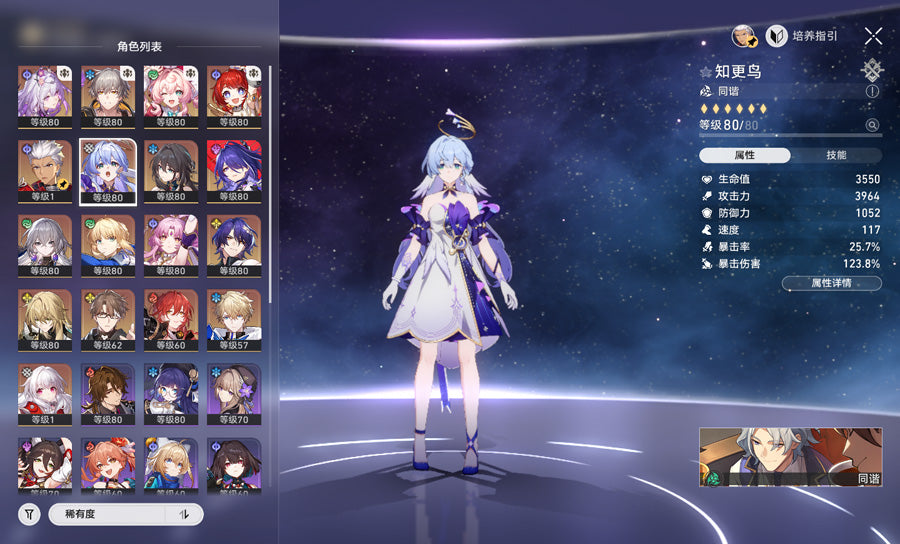Click the ornate emblem beside 知更鸟's name
Screen dimensions: 900x544
point(872,69)
